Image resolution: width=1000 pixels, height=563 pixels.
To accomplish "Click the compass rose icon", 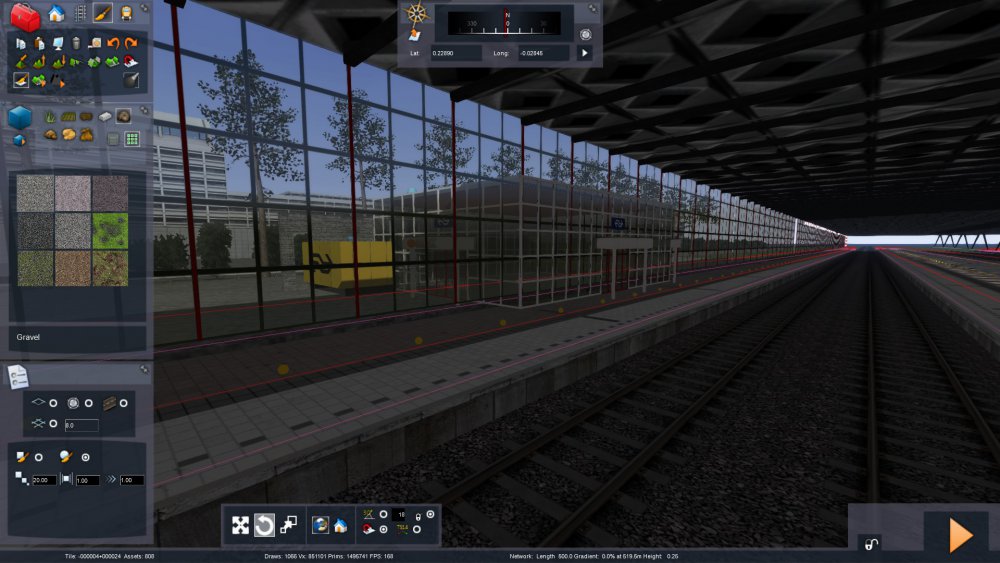I will [417, 14].
